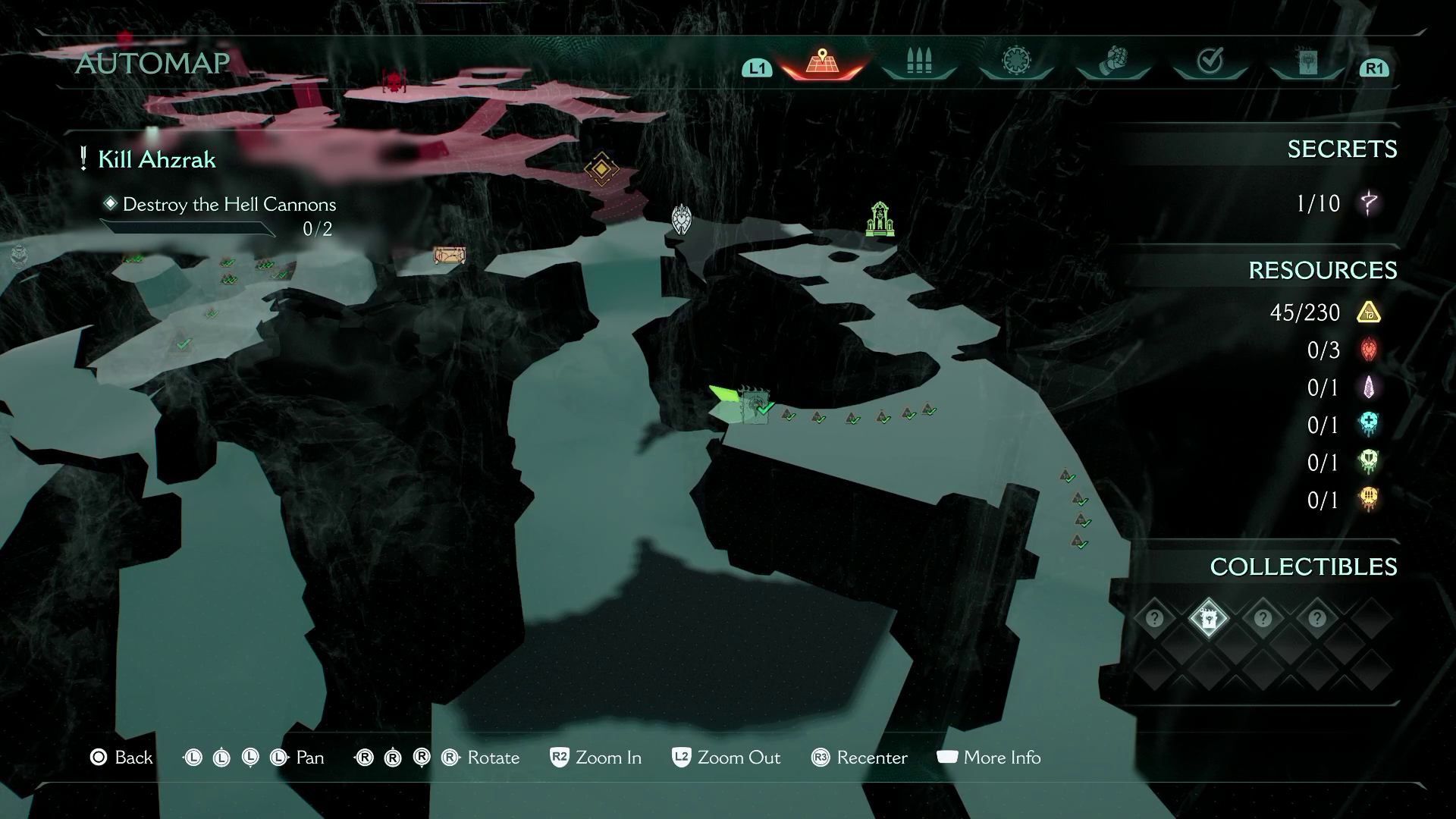
Task: Switch to the ammo bullets tab
Action: point(918,62)
